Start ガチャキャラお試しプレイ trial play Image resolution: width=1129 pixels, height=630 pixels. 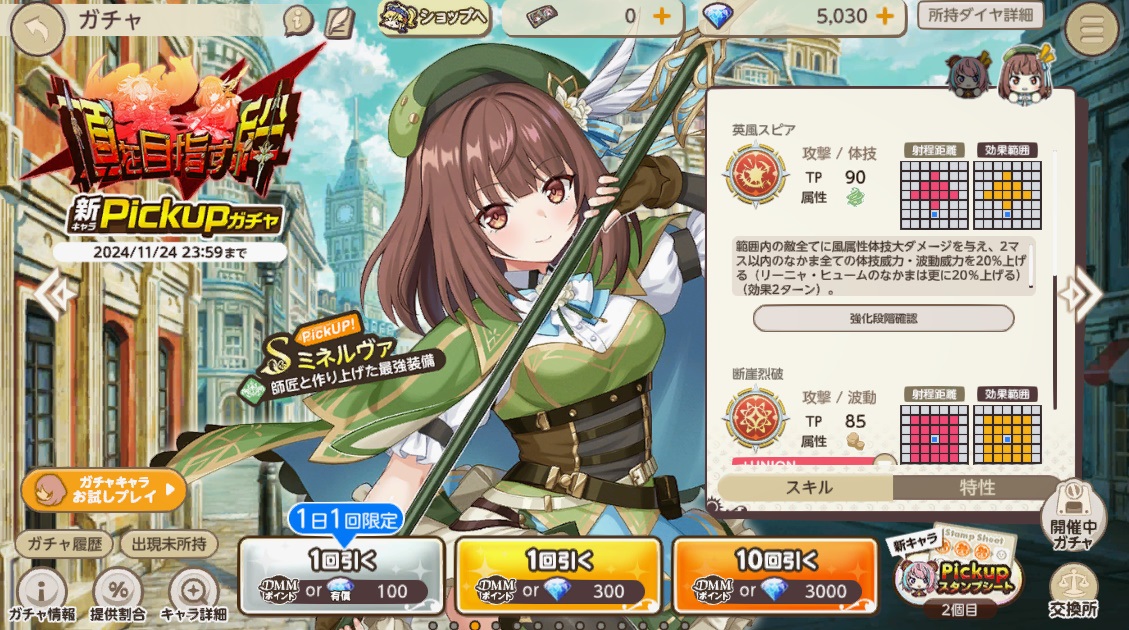click(x=104, y=490)
